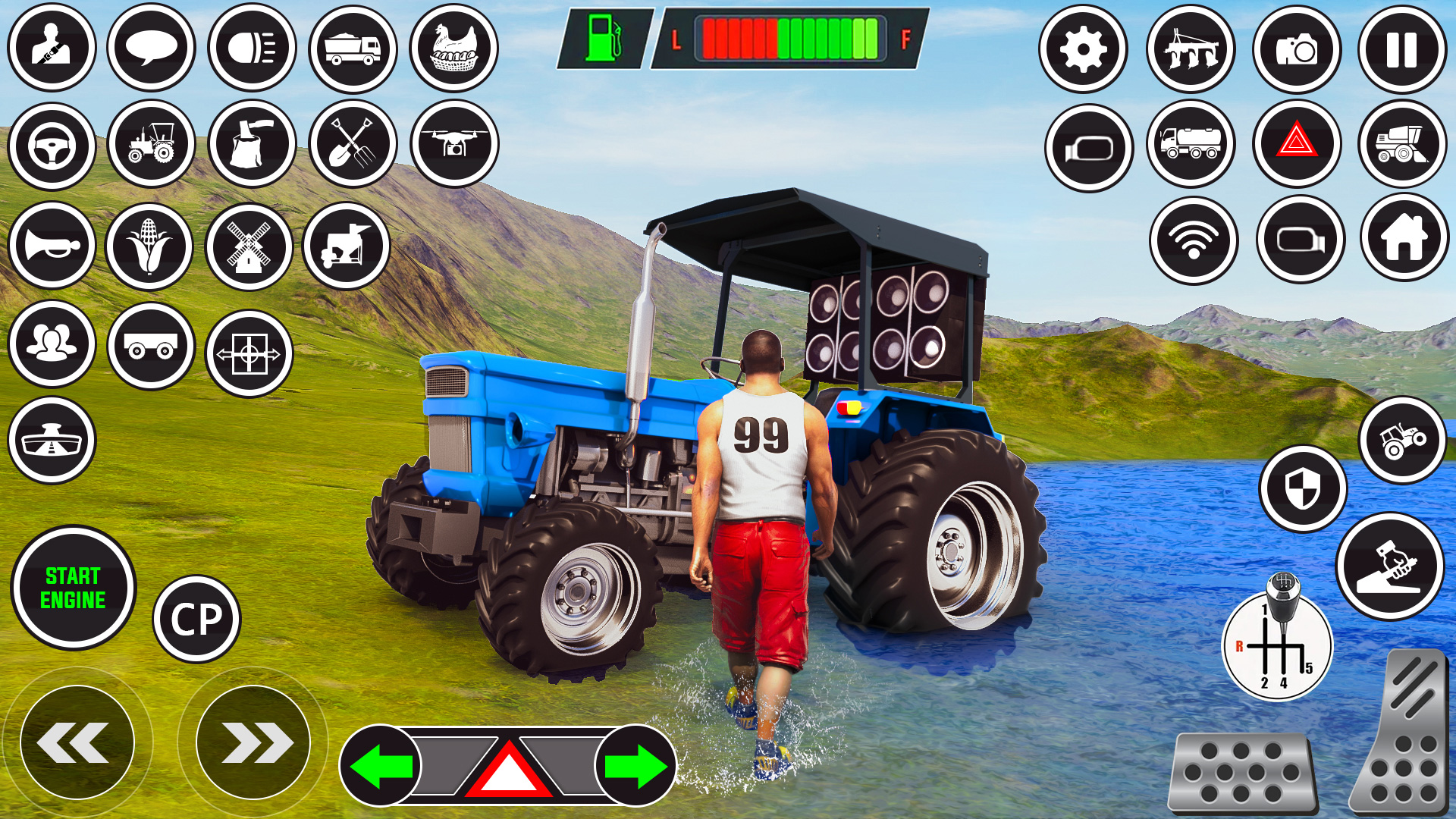Select the drone camera icon
This screenshot has height=819, width=1456.
(x=453, y=144)
